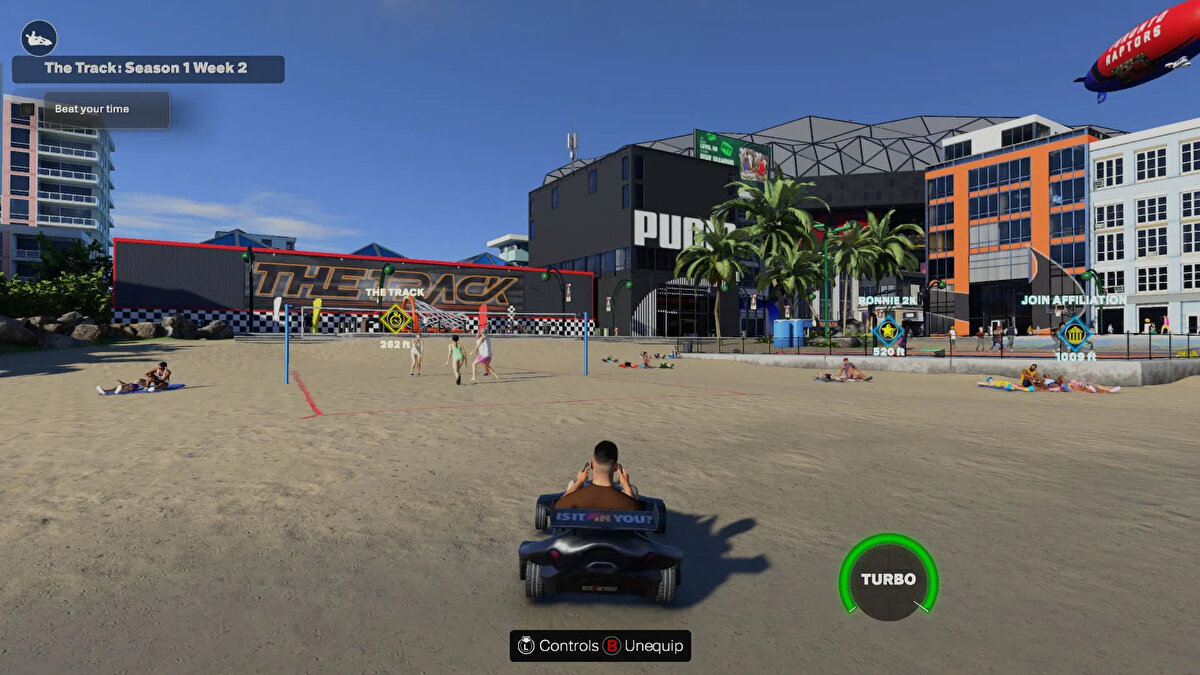Activate the Turbo boost gauge
Image resolution: width=1200 pixels, height=675 pixels.
pos(888,578)
